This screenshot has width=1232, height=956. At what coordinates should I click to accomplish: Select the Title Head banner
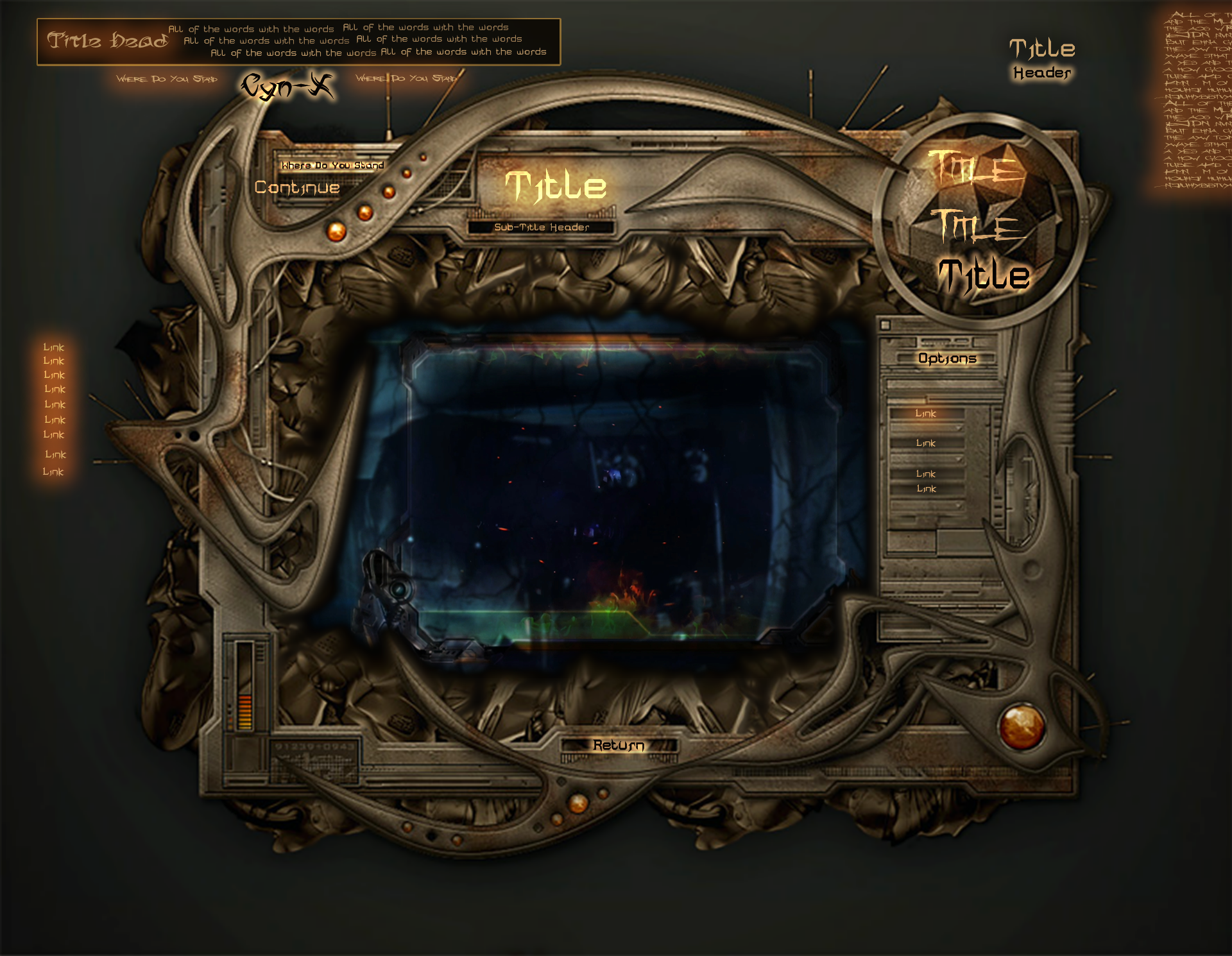tap(107, 41)
